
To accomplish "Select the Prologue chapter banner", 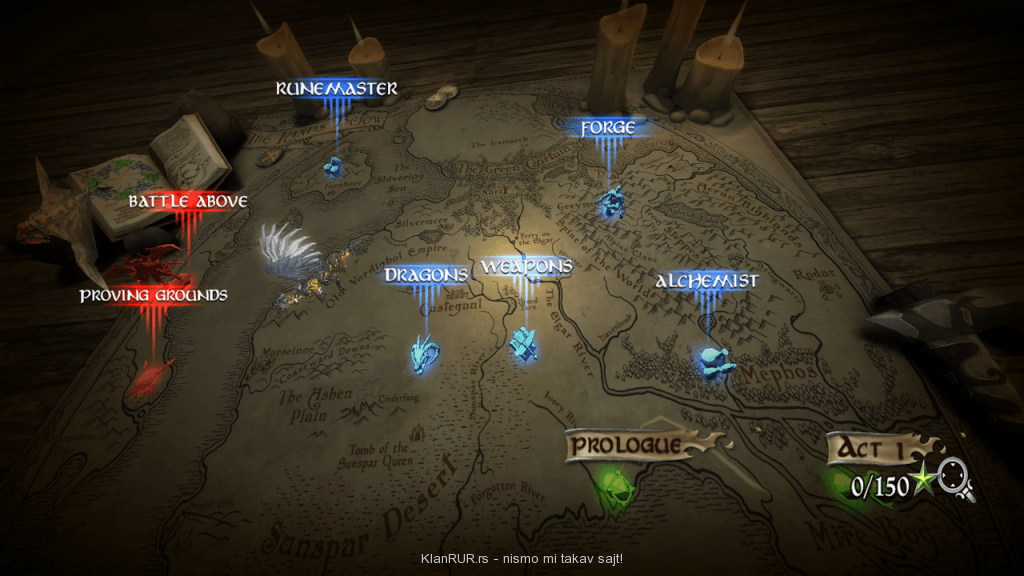I will pos(628,445).
